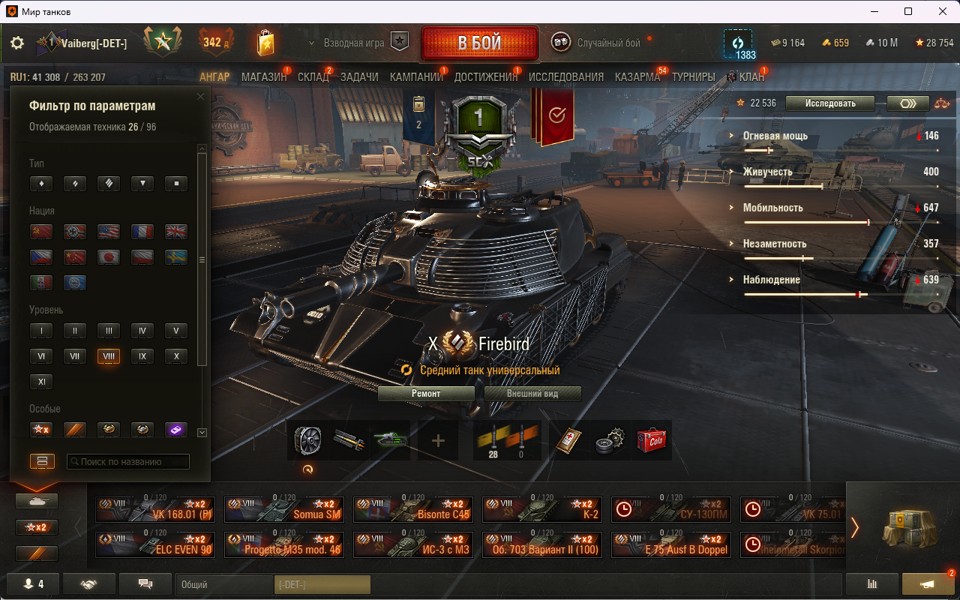960x600 pixels.
Task: Choose the Bisonte C45 tank card
Action: [x=413, y=510]
